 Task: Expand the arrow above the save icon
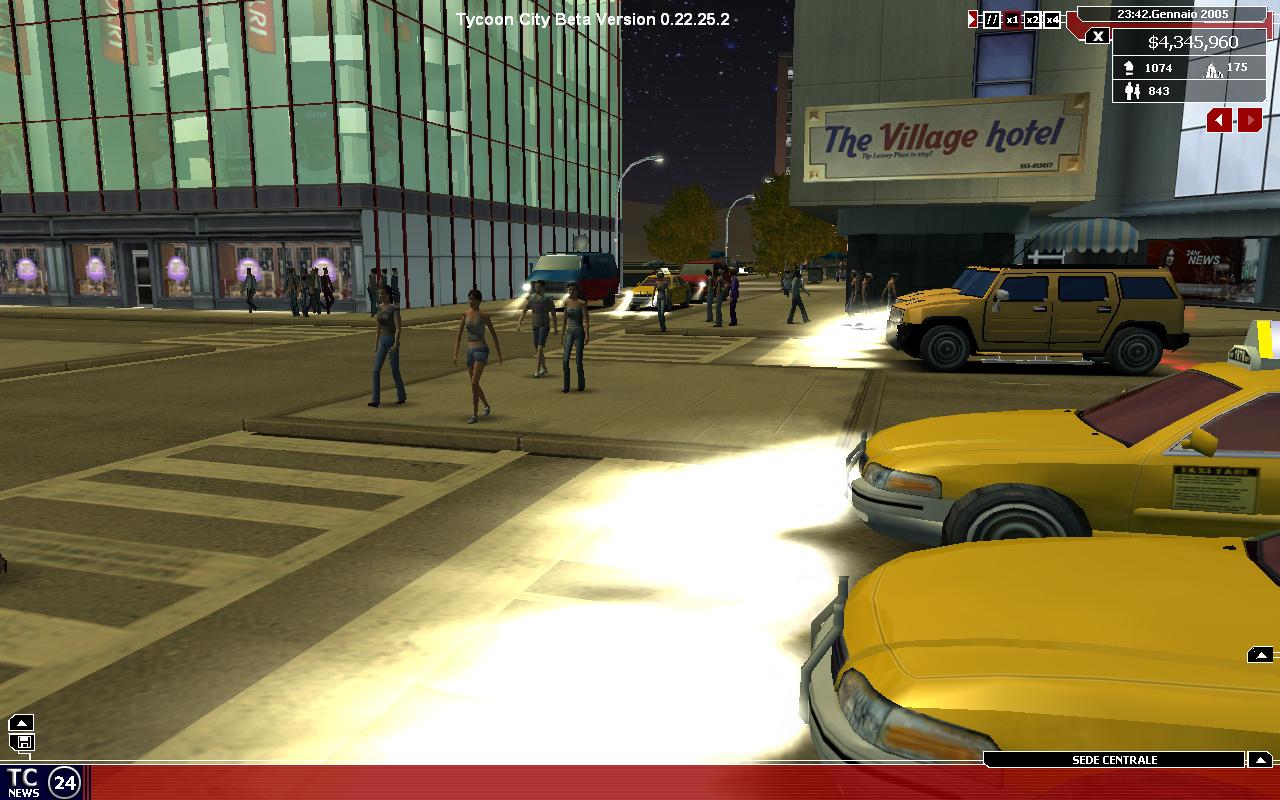[x=22, y=722]
